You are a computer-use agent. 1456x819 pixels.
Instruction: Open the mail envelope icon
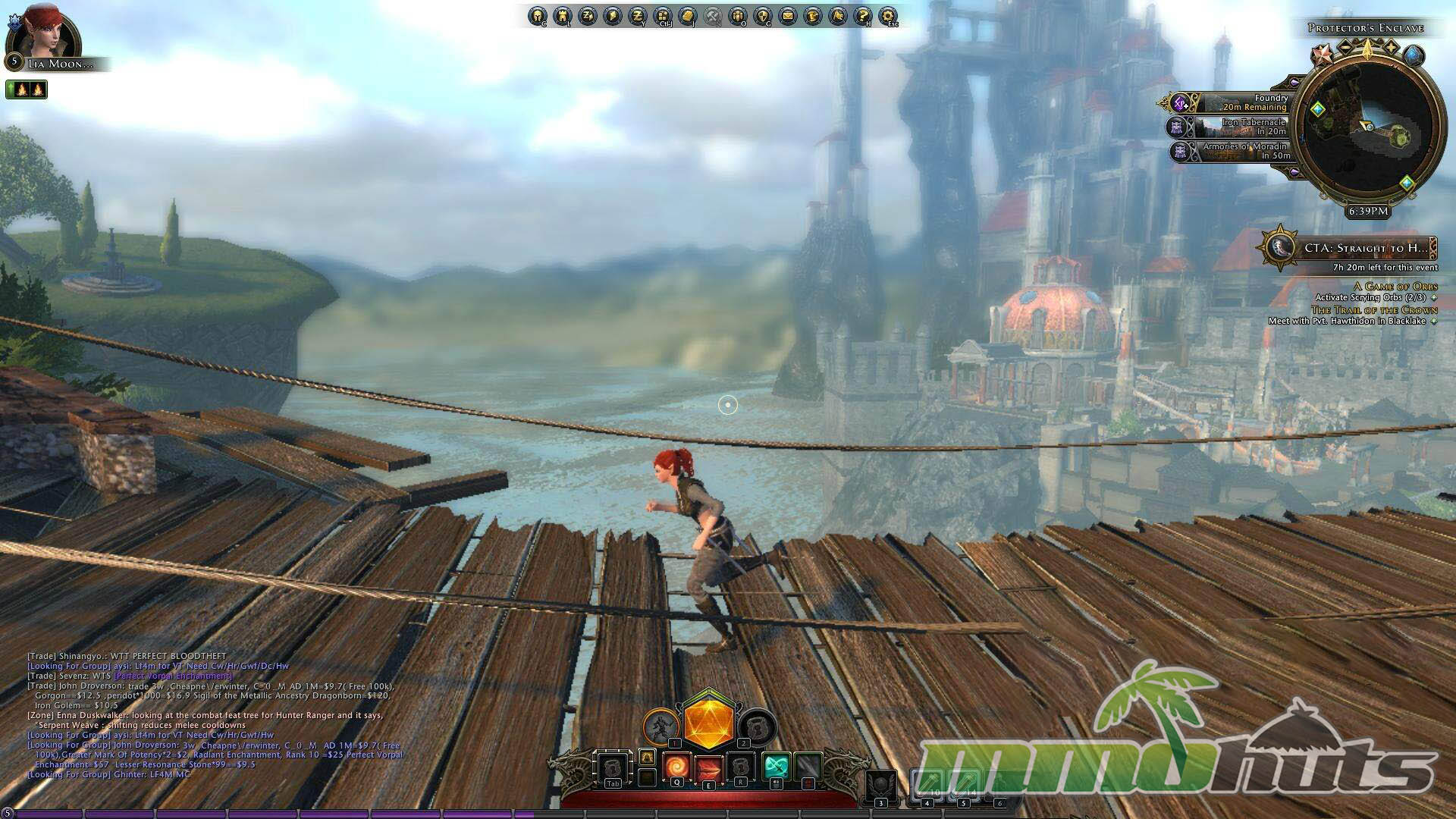point(788,16)
